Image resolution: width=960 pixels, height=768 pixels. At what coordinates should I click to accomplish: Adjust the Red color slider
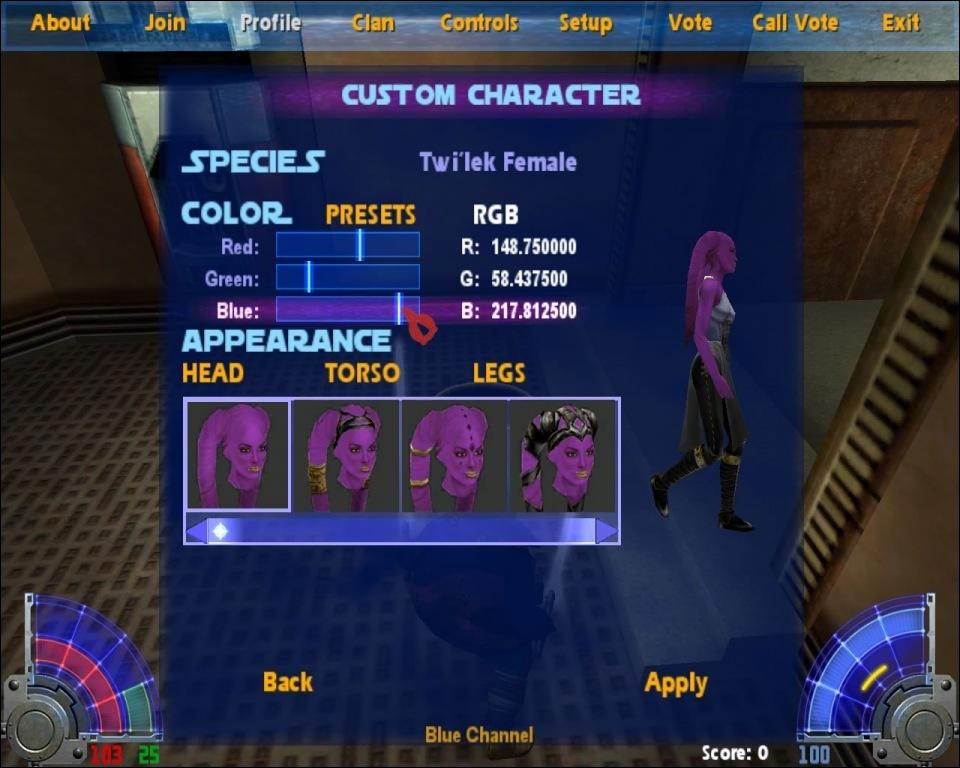[360, 246]
